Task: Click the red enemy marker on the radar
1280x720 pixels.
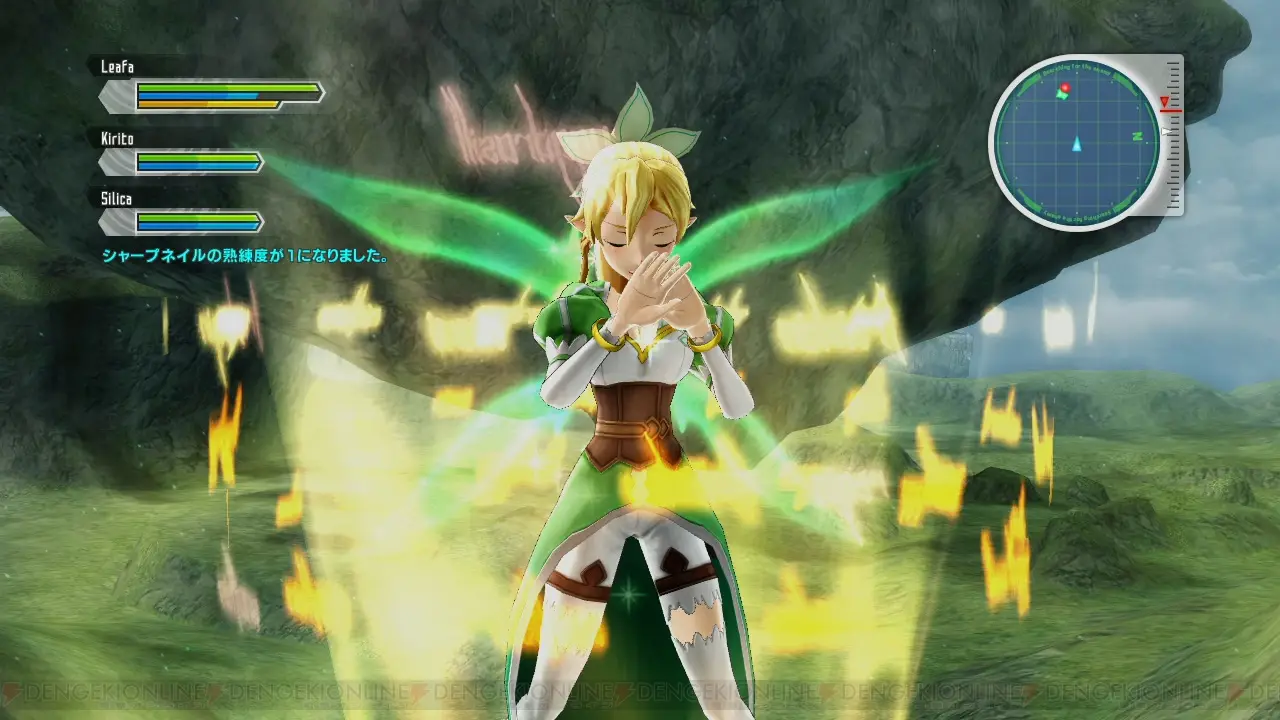Action: coord(1065,87)
